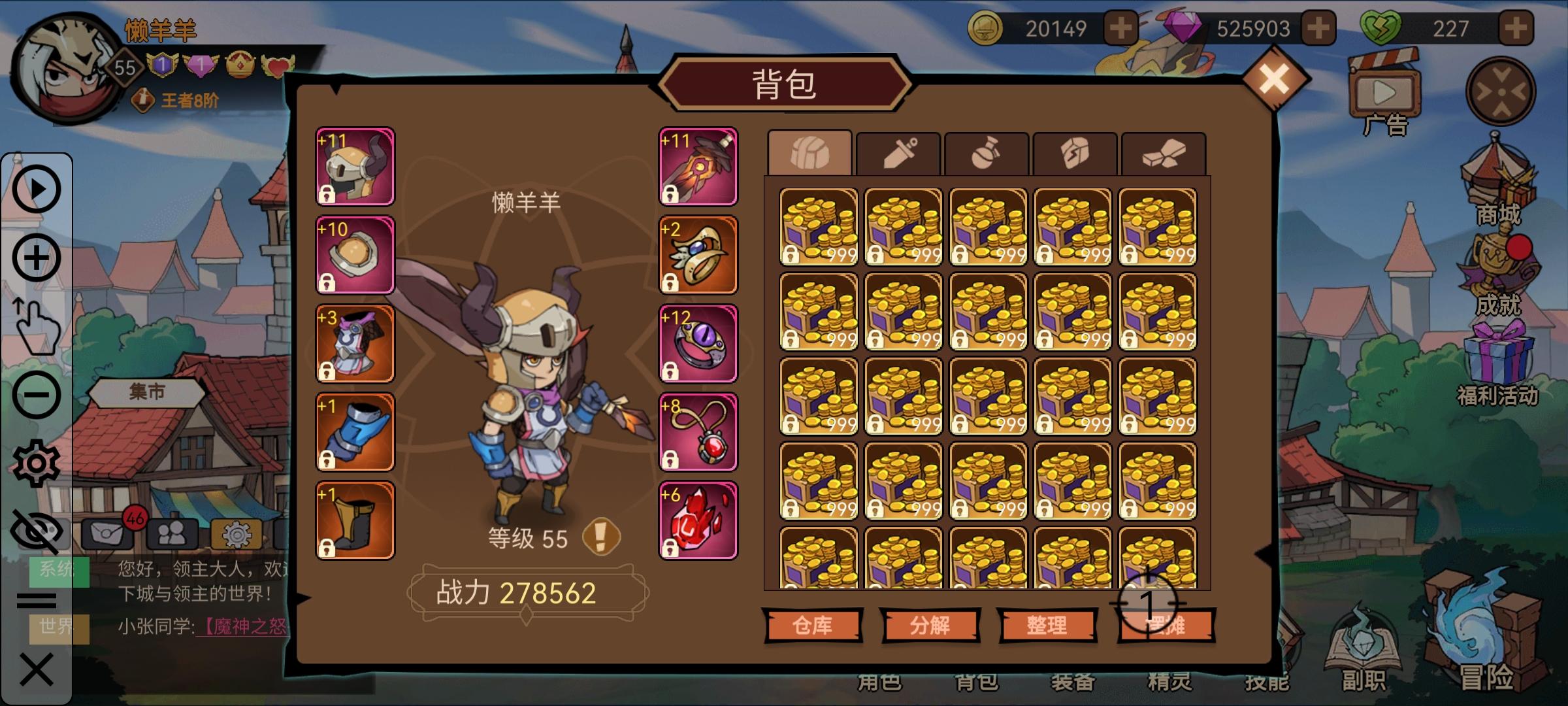1568x706 pixels.
Task: Click the play button on the left sidebar
Action: tap(37, 190)
